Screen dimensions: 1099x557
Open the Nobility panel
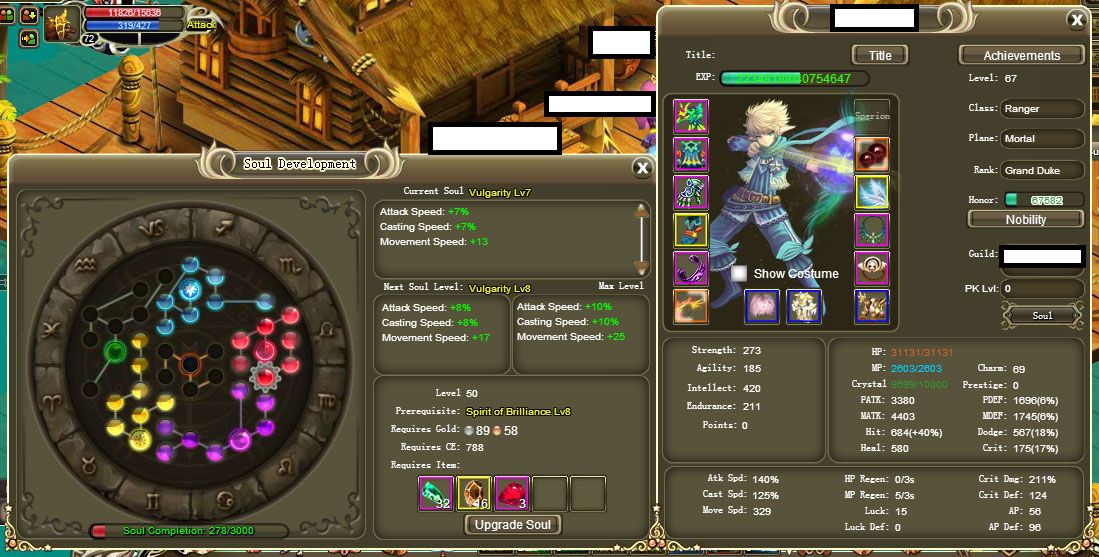pyautogui.click(x=1026, y=219)
